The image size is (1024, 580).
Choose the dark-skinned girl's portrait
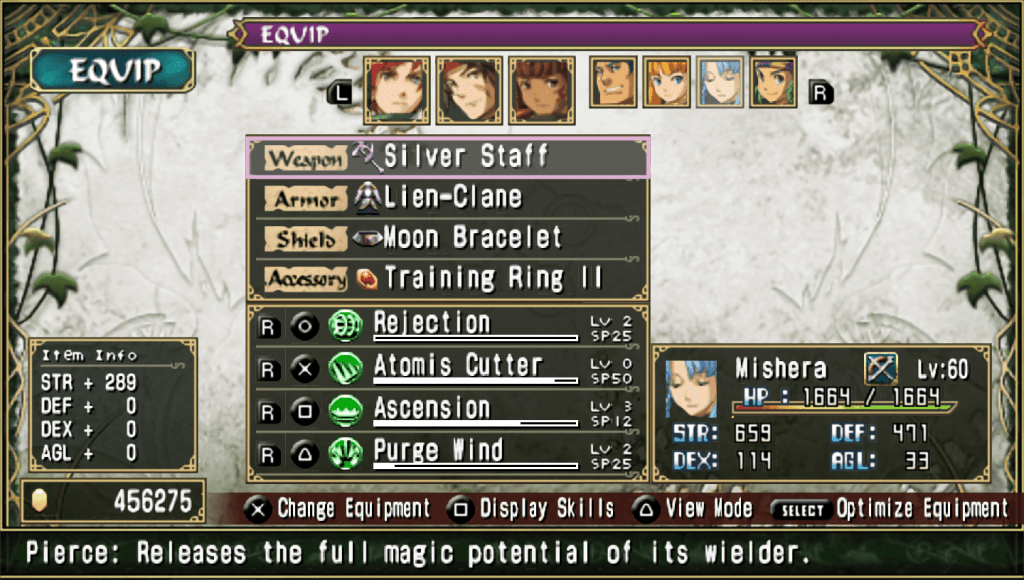pyautogui.click(x=542, y=90)
